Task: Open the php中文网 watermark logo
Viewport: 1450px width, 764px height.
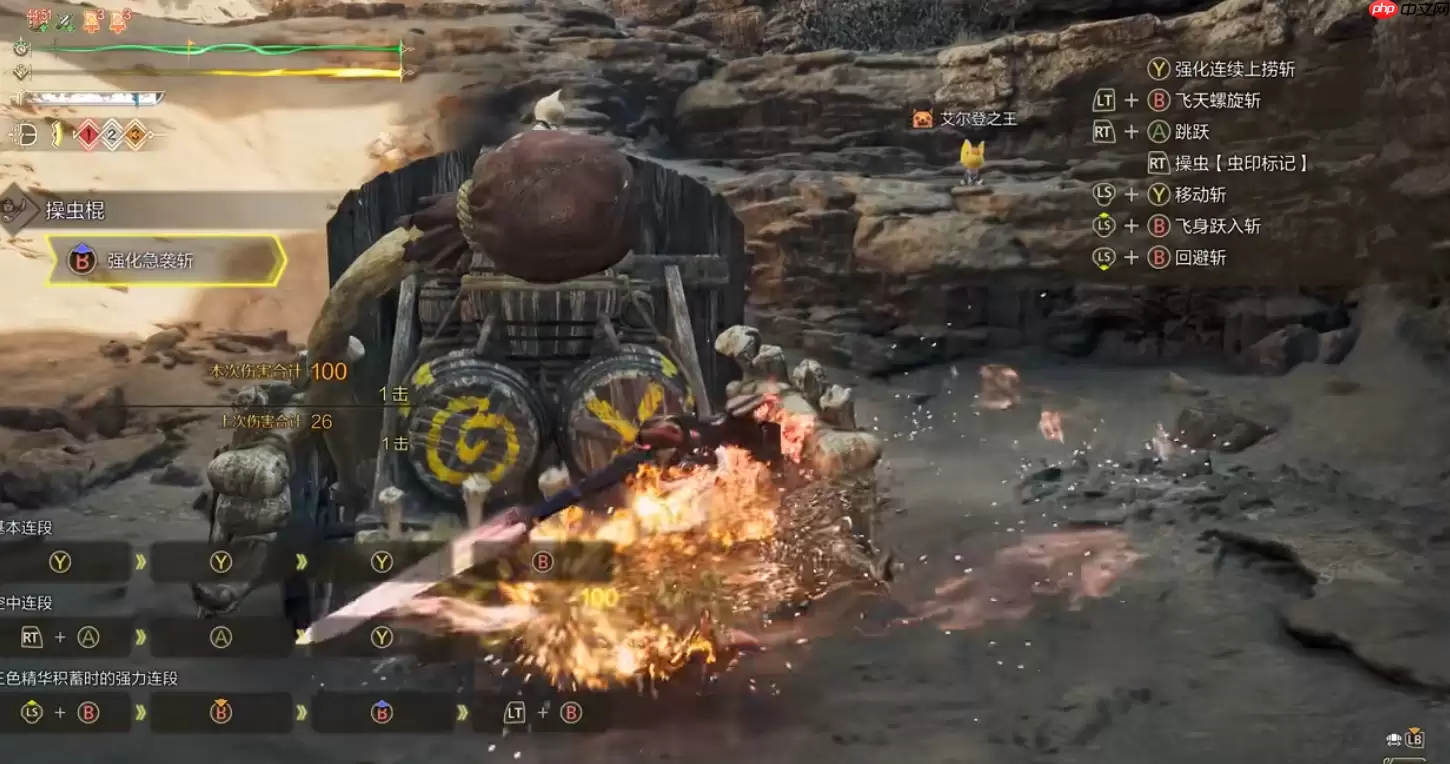Action: click(1402, 10)
